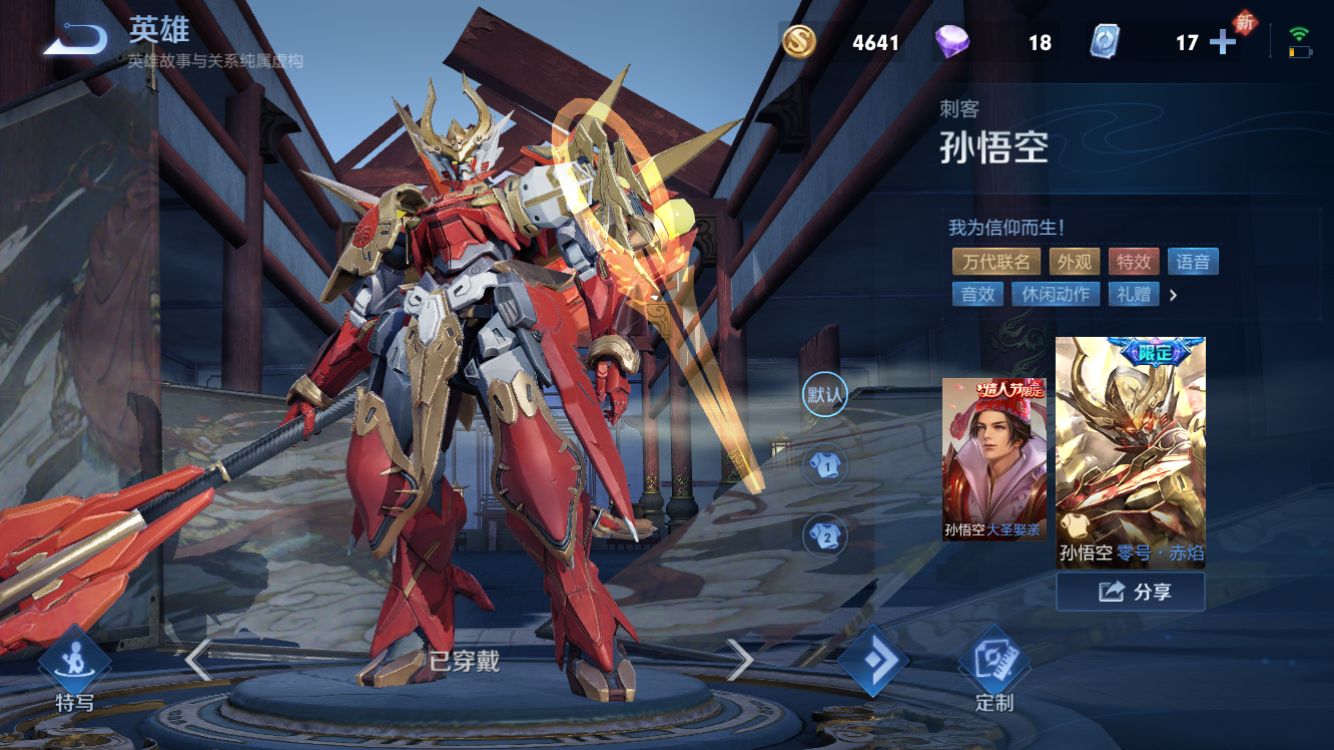Click the 语音 voice tag
The image size is (1334, 750).
[x=1192, y=262]
